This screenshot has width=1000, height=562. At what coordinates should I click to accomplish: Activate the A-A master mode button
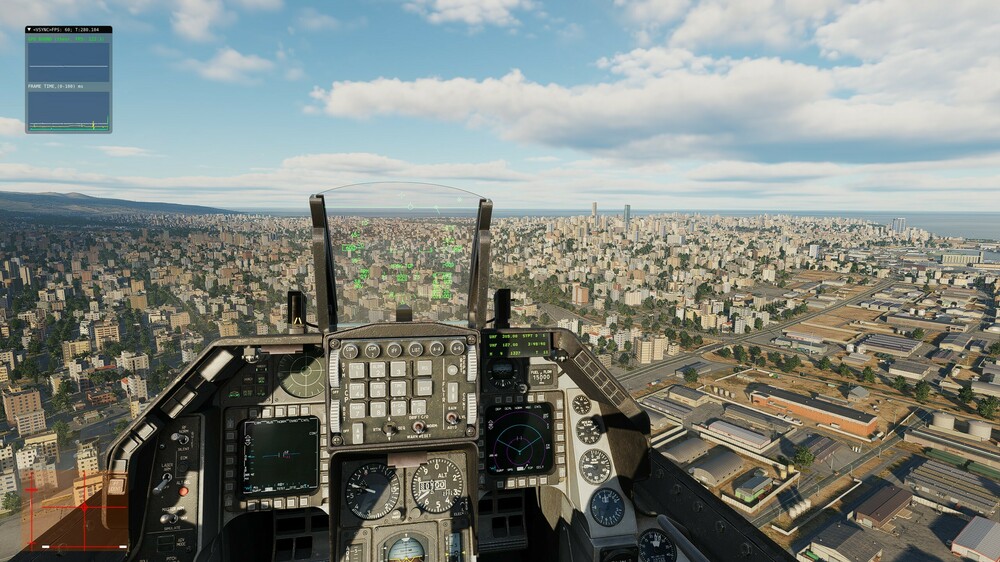[436, 350]
